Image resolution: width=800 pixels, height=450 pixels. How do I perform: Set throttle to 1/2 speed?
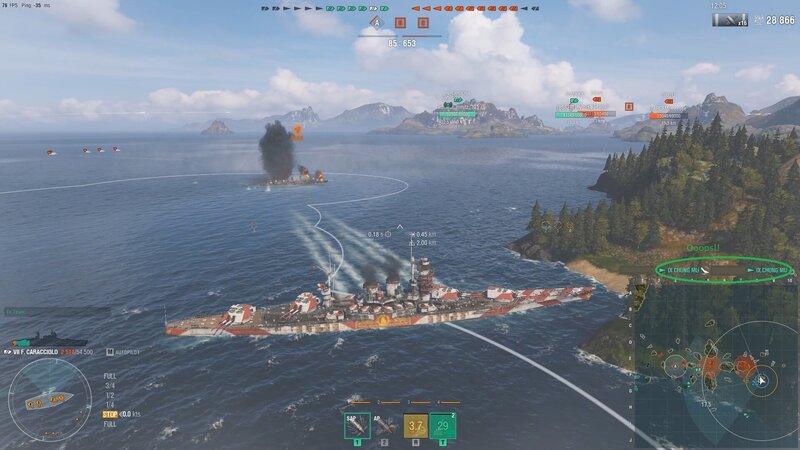[110, 394]
